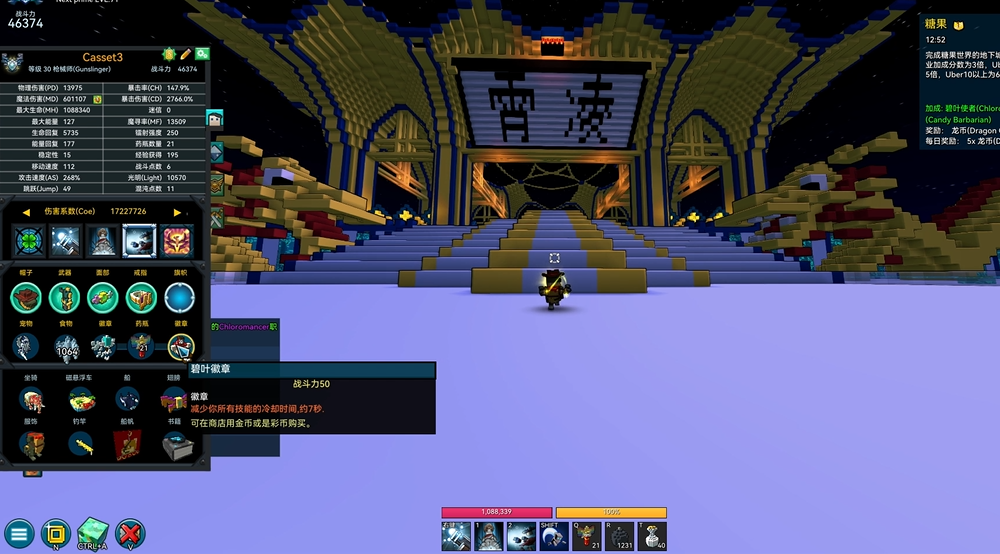Screen dimensions: 1000x554
Task: Activate the crescent moon SHIFT ability
Action: (x=553, y=536)
